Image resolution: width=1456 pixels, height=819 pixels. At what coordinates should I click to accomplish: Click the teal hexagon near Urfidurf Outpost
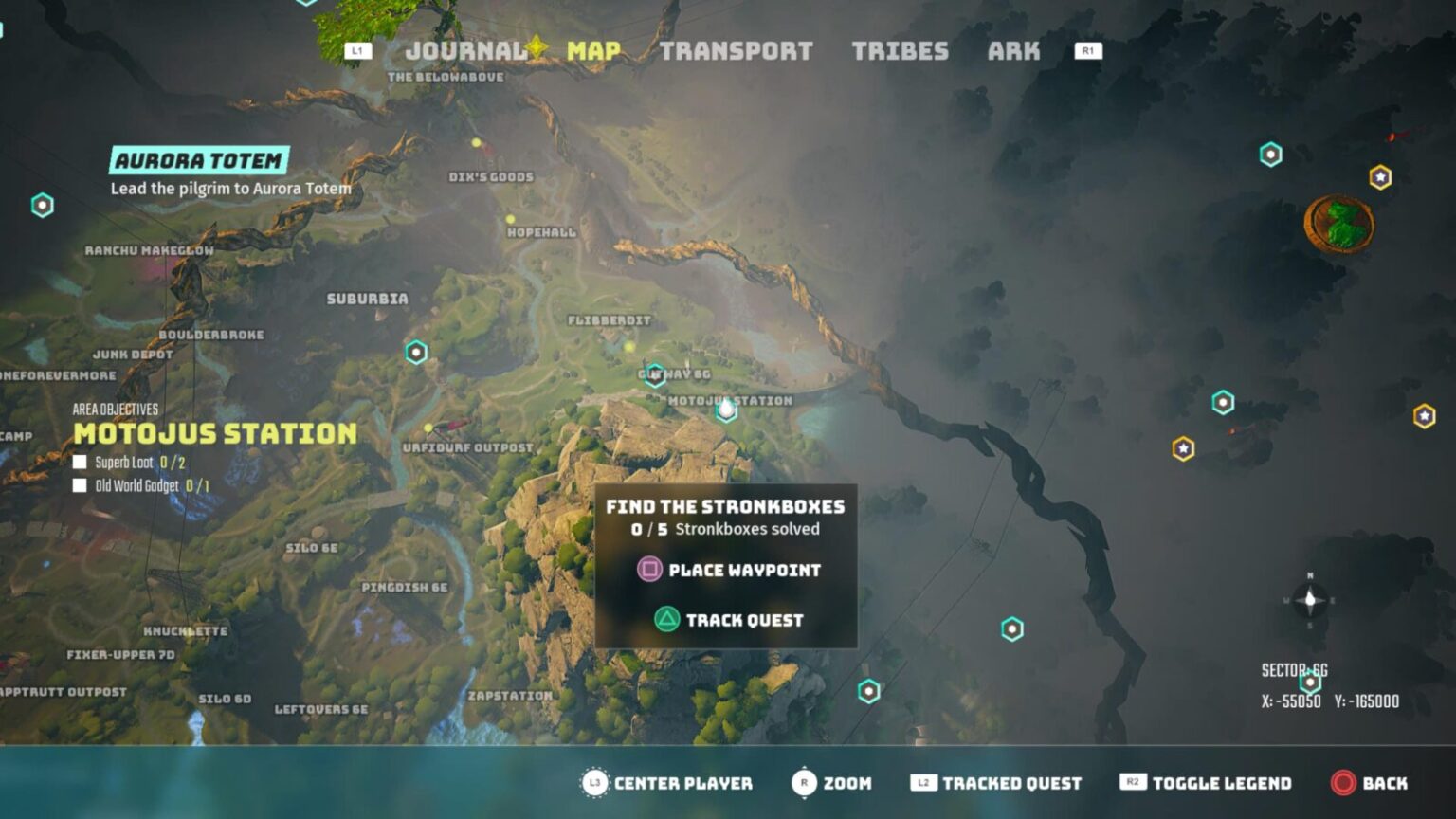(414, 350)
